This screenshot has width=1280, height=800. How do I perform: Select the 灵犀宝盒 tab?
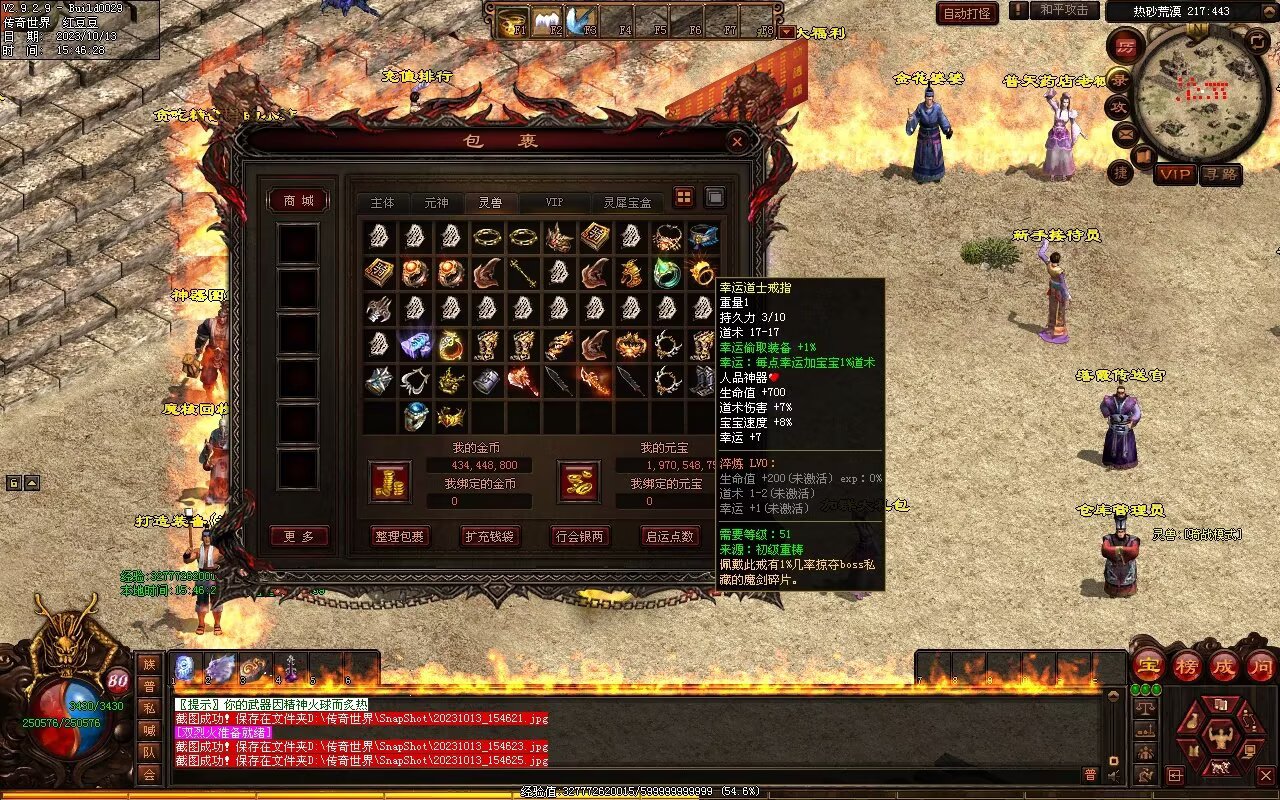627,202
